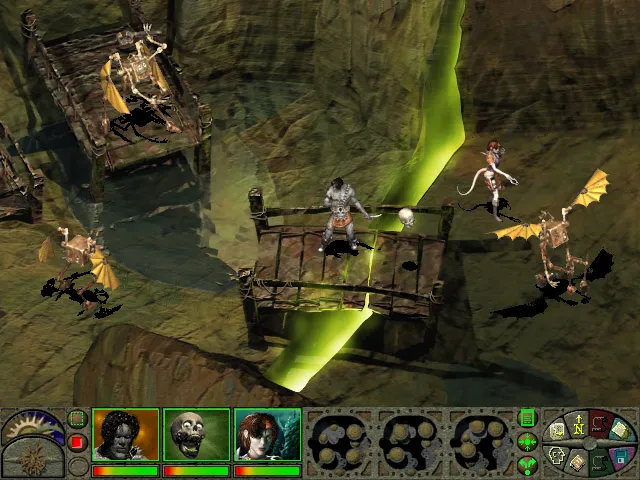This screenshot has height=480, width=640.
Task: Open the green dialogue log button
Action: (x=527, y=418)
